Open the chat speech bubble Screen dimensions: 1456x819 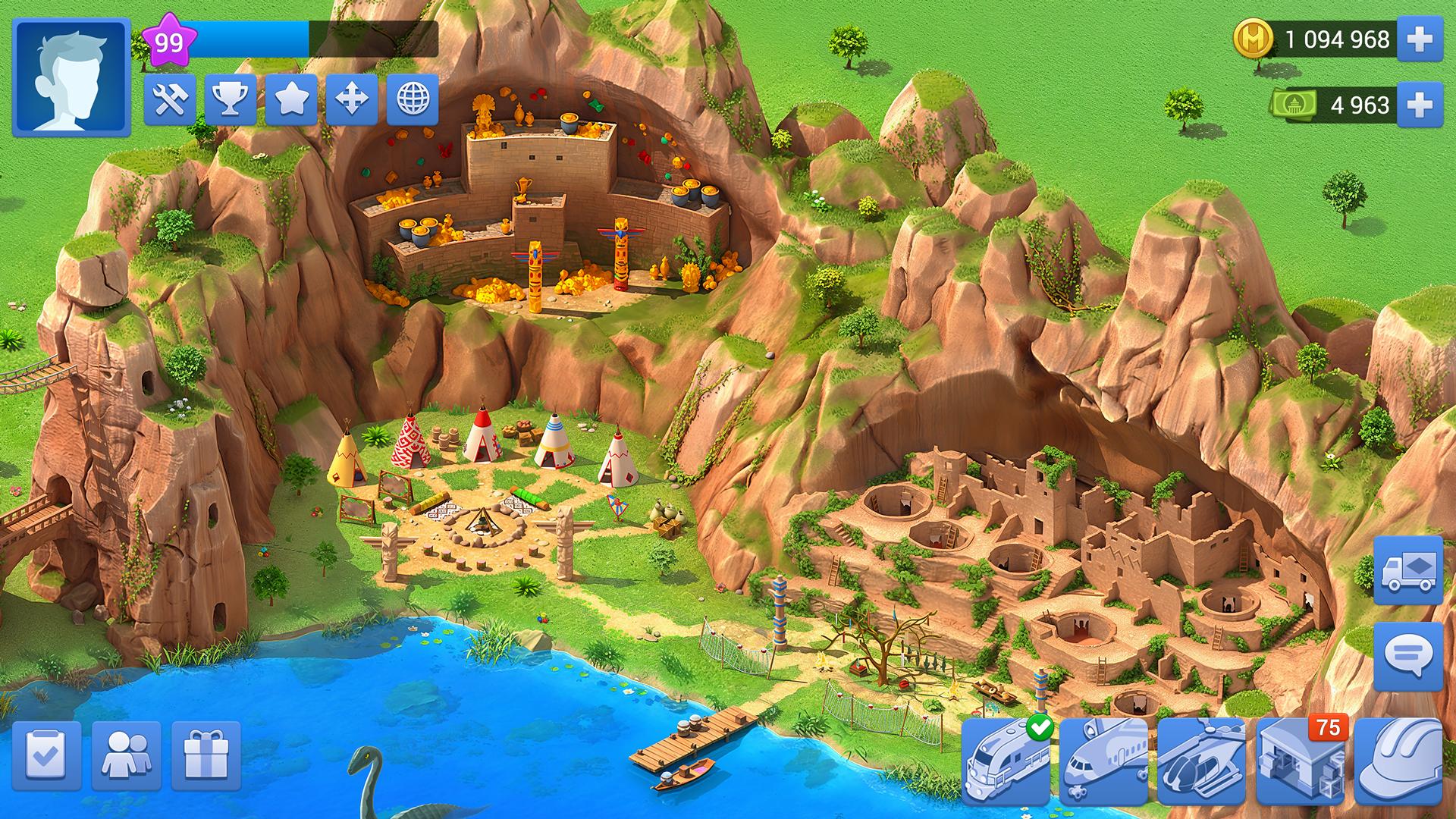(x=1408, y=656)
